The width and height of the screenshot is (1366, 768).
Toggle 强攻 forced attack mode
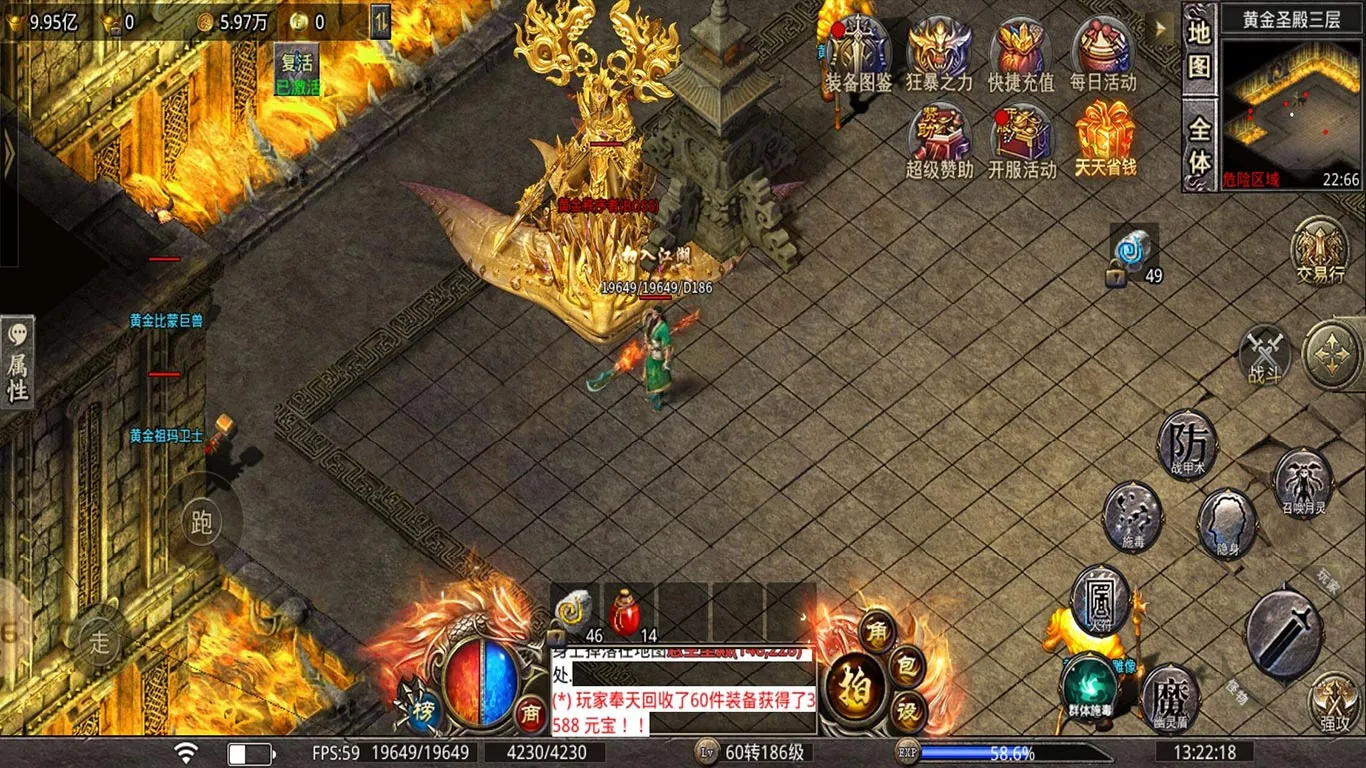pyautogui.click(x=1332, y=704)
